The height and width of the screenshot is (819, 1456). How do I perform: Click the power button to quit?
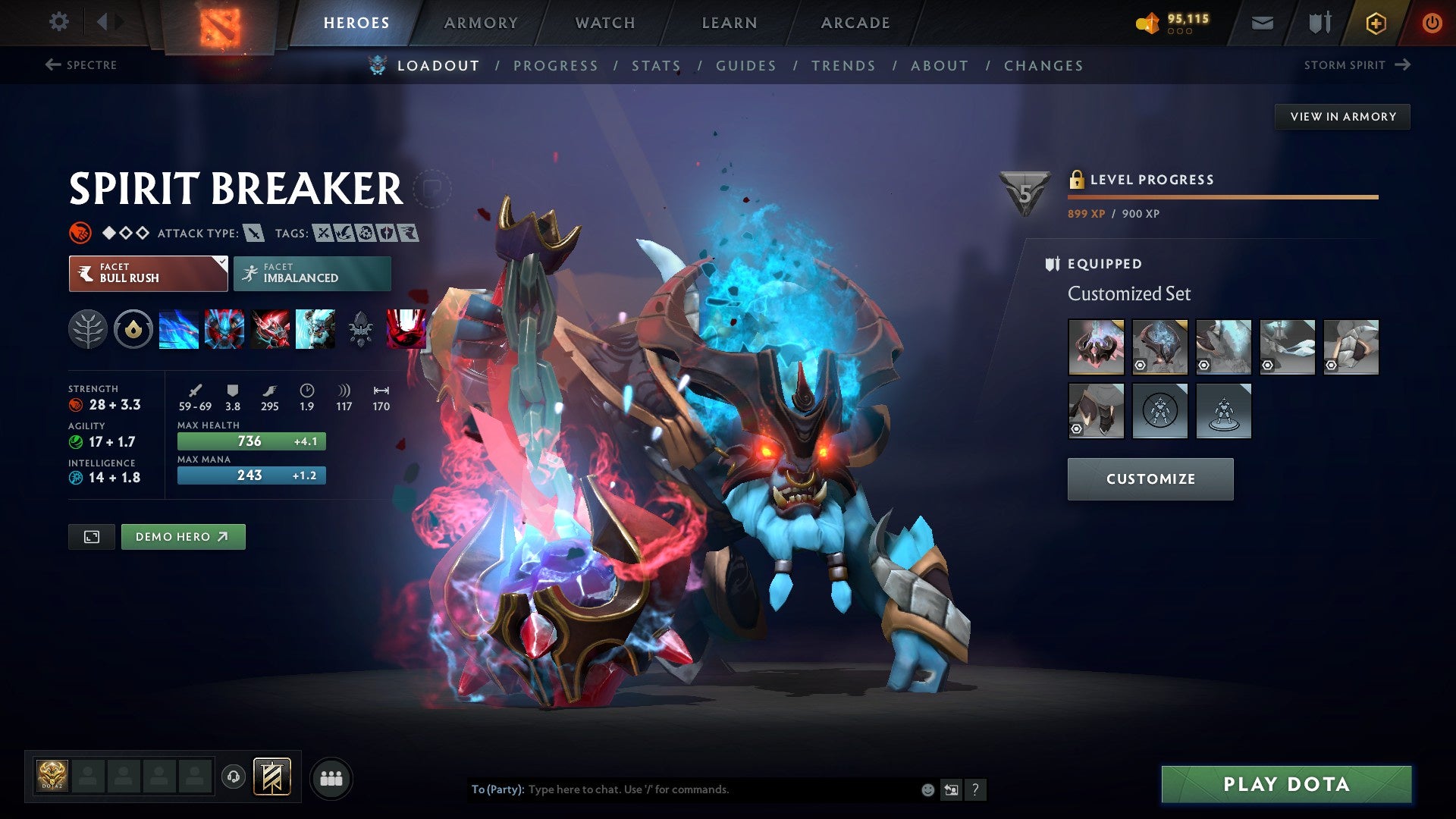[1432, 23]
